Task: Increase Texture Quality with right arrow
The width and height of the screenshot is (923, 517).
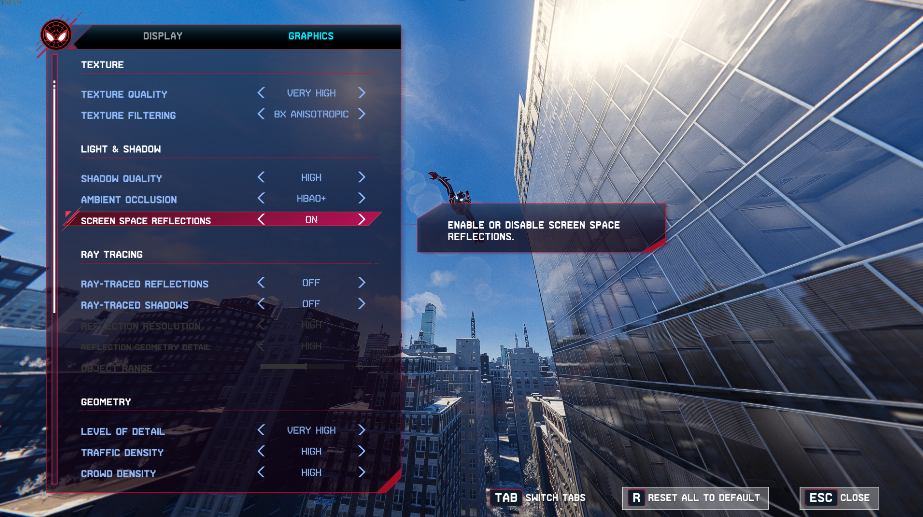Action: point(362,93)
